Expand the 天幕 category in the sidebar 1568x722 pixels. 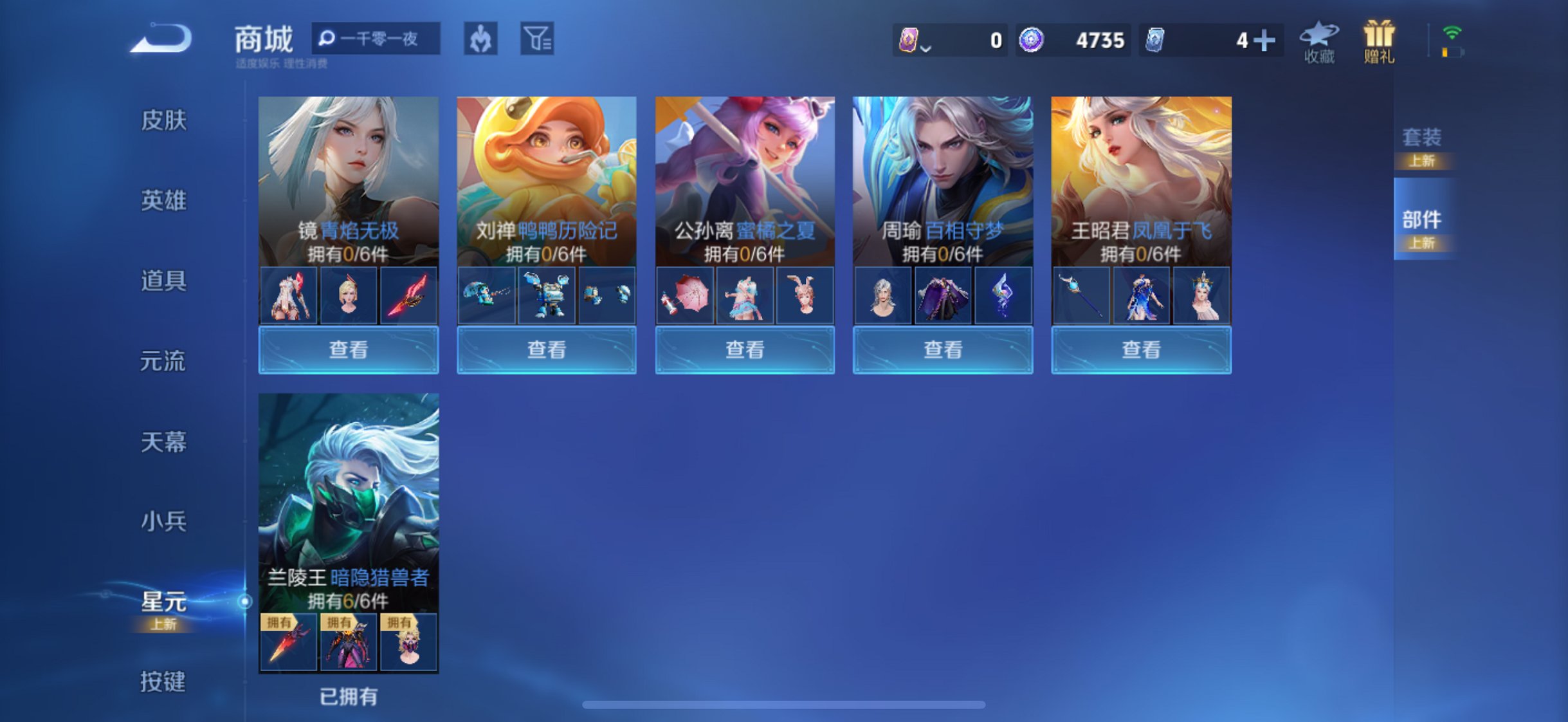click(x=166, y=443)
